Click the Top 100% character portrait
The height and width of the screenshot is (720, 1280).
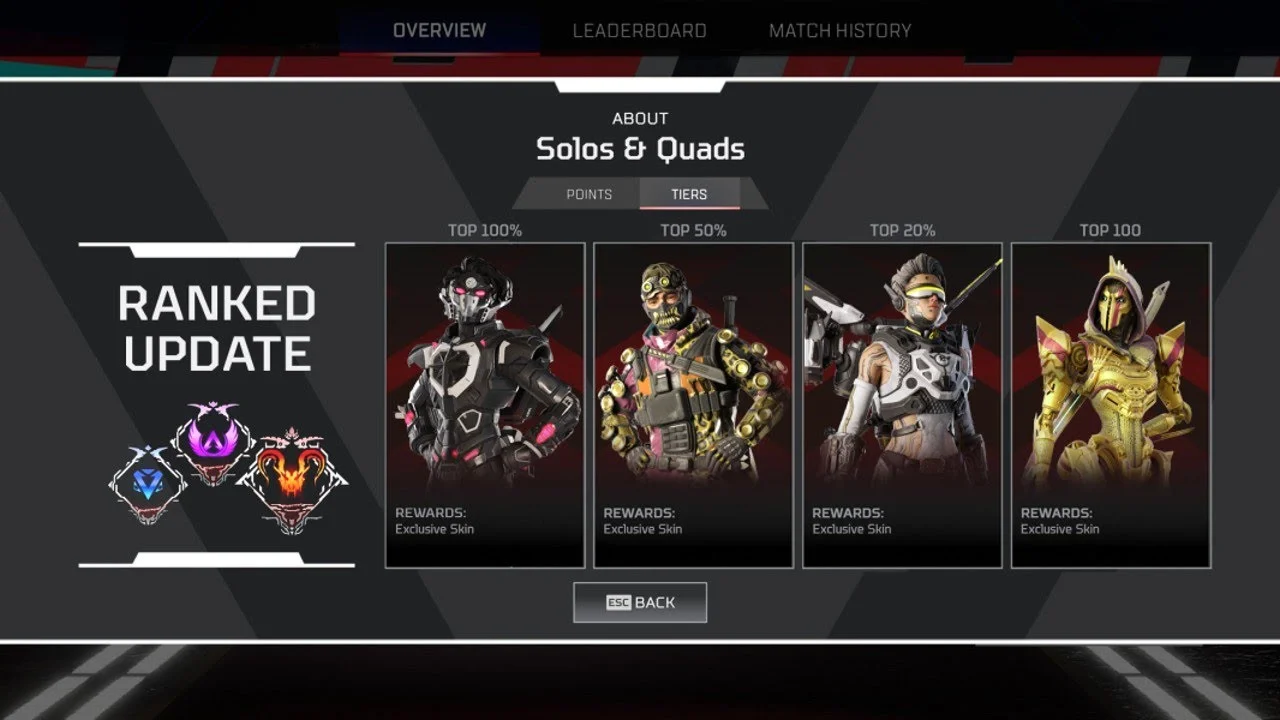click(x=486, y=370)
